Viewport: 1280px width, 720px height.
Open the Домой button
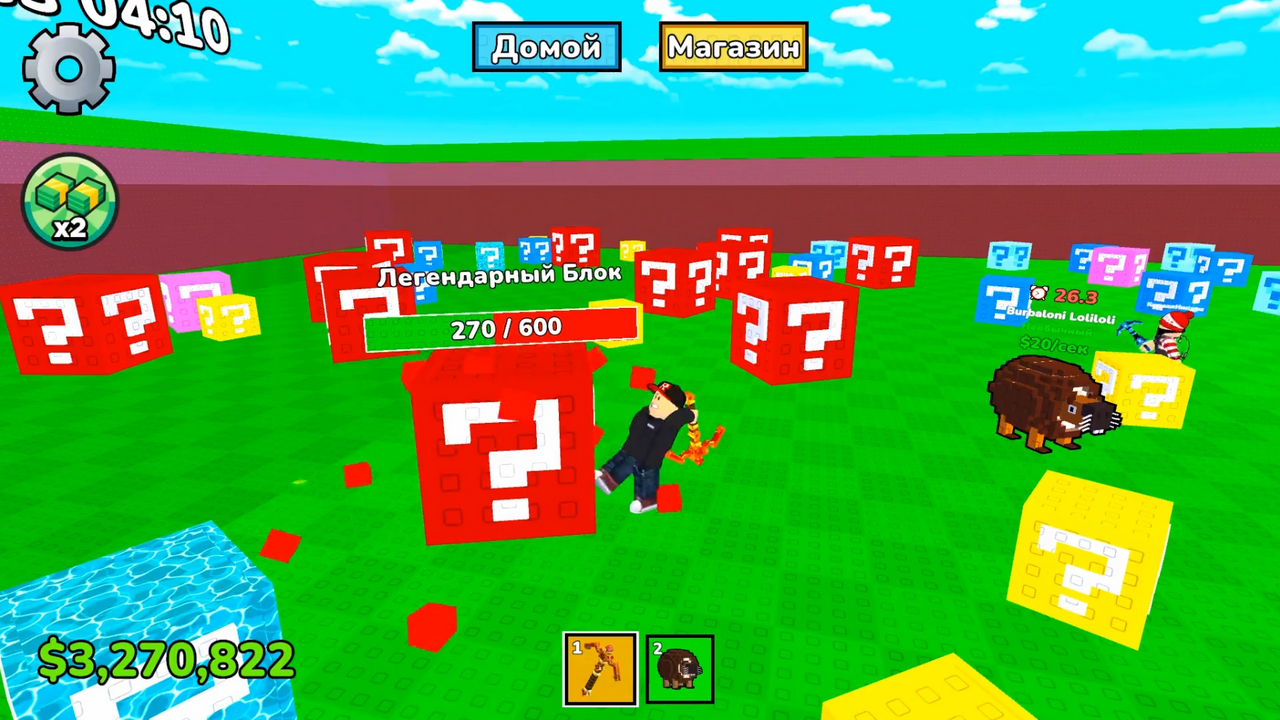(x=546, y=46)
